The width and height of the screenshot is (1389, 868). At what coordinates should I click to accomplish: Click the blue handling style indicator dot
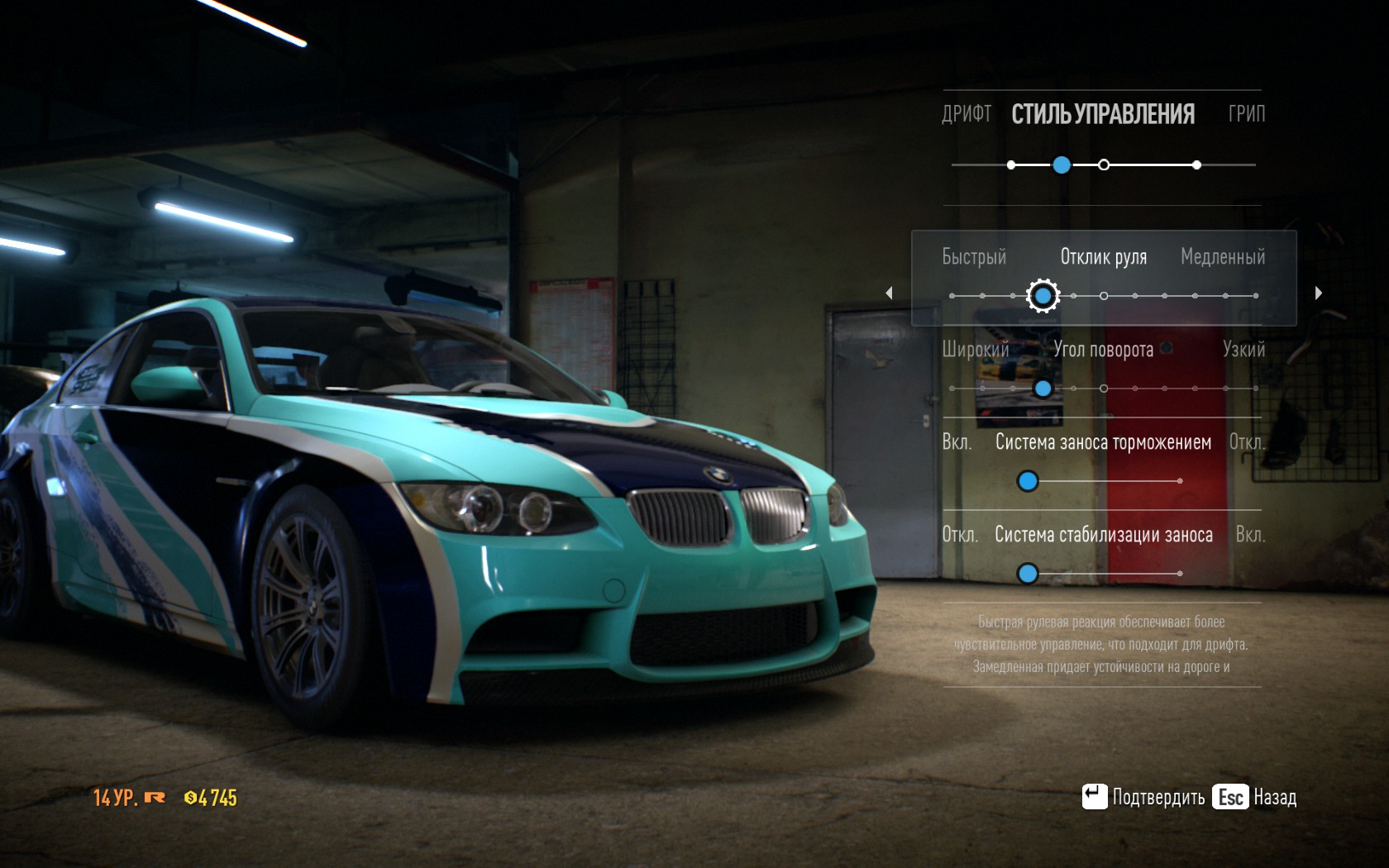[1062, 165]
